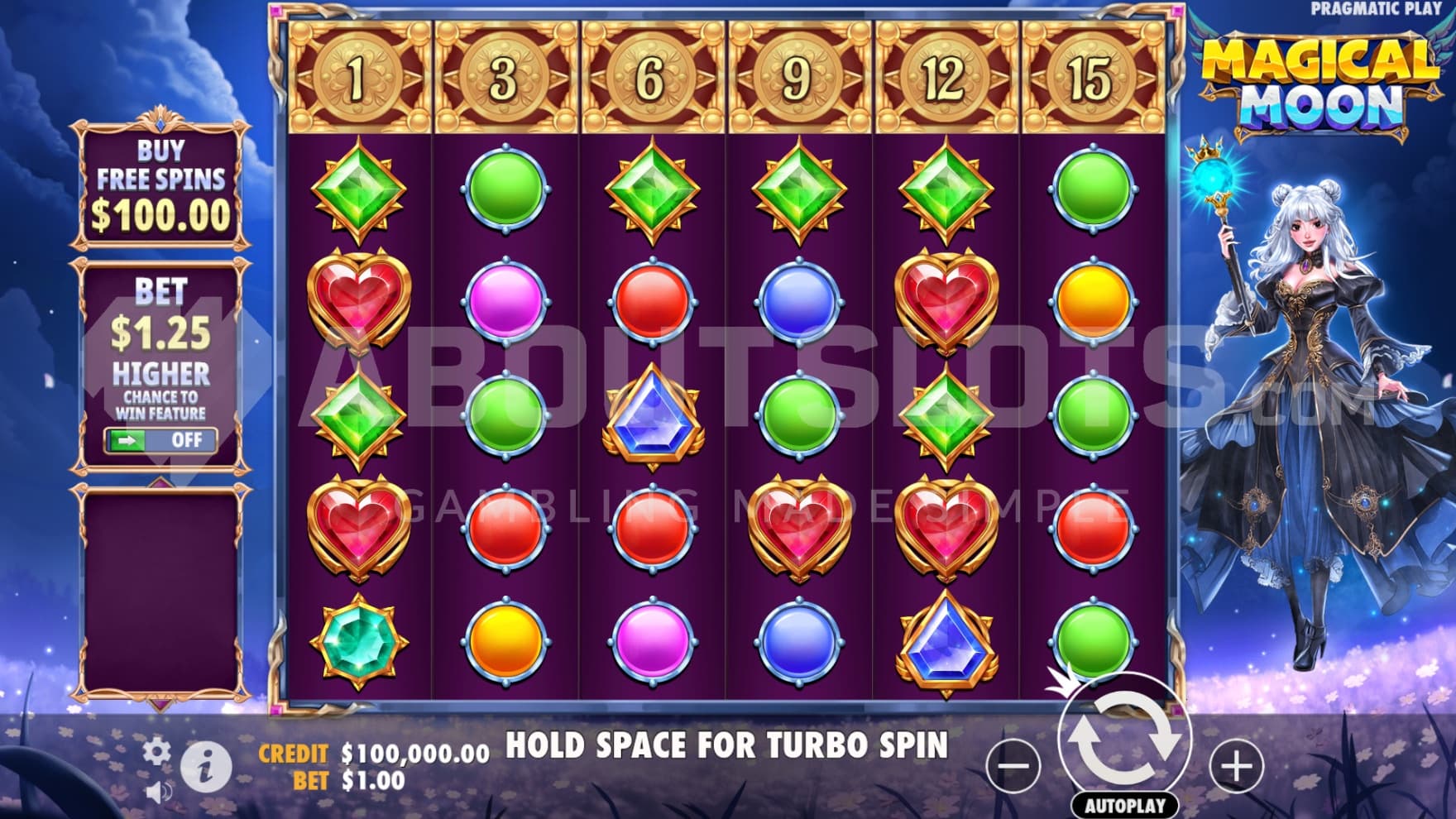The height and width of the screenshot is (819, 1456).
Task: Decrease the bet with the minus button
Action: [x=1013, y=765]
